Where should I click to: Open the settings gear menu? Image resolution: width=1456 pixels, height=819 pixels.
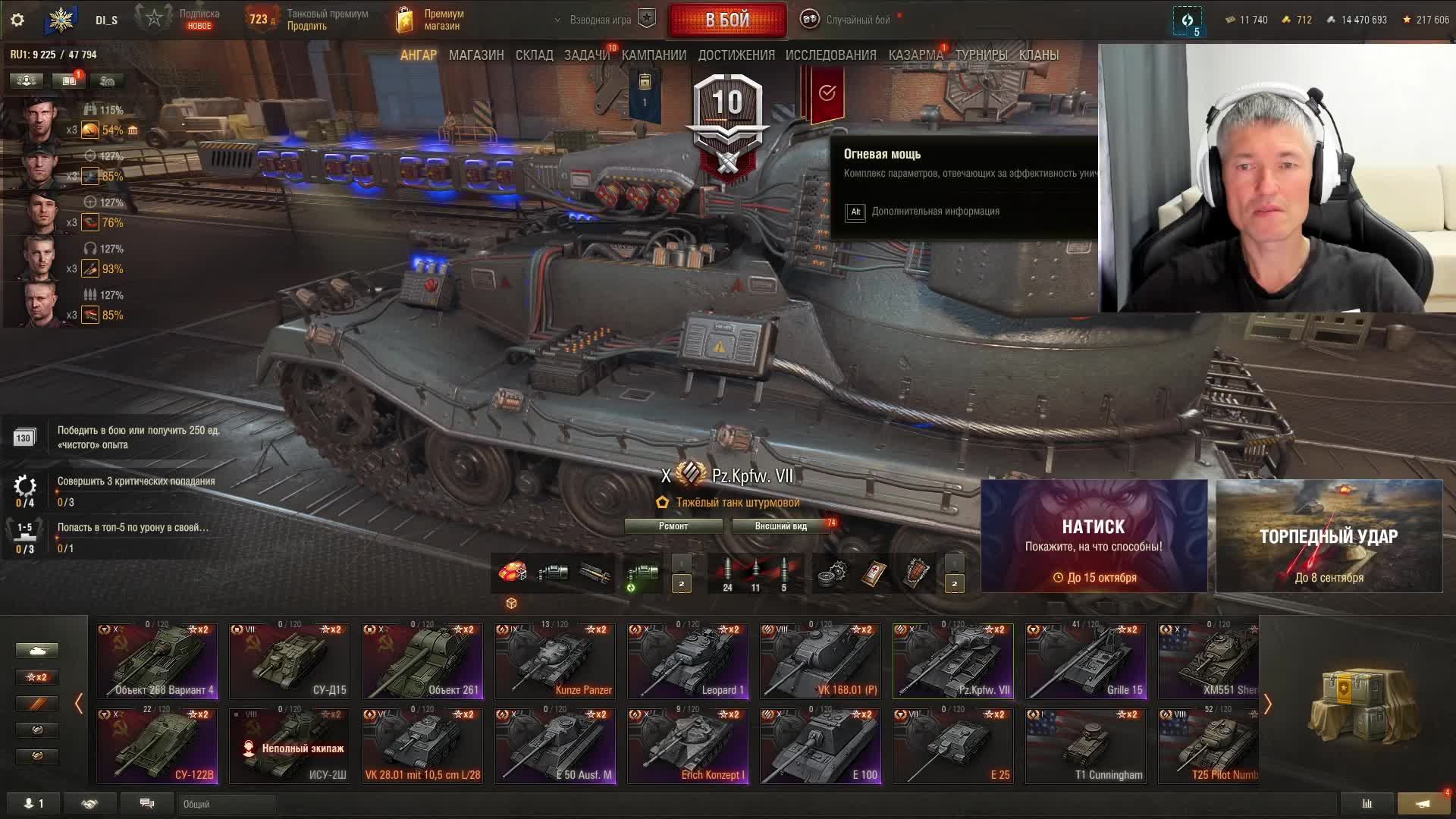click(x=17, y=20)
